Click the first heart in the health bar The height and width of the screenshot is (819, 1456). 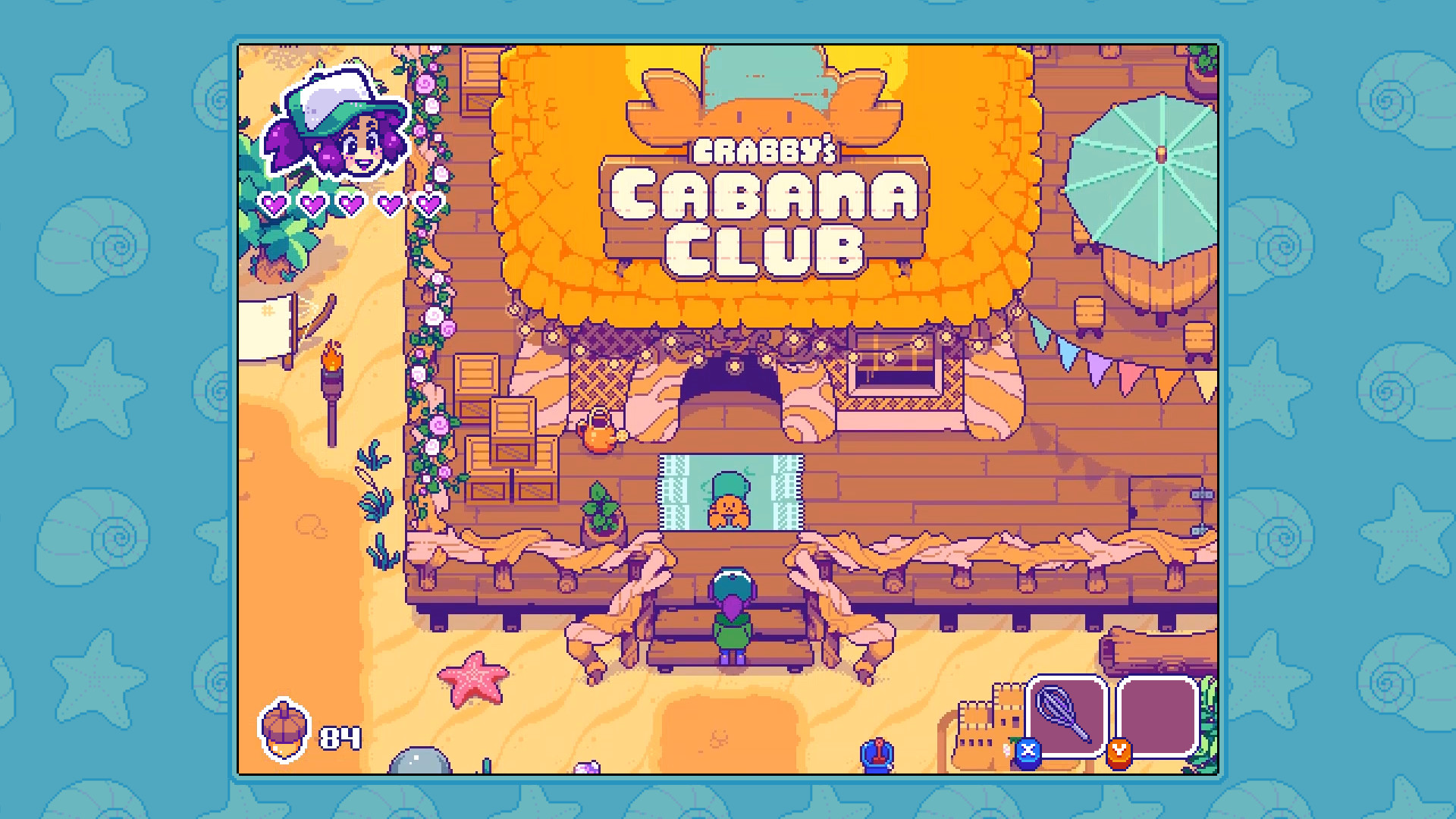[272, 203]
